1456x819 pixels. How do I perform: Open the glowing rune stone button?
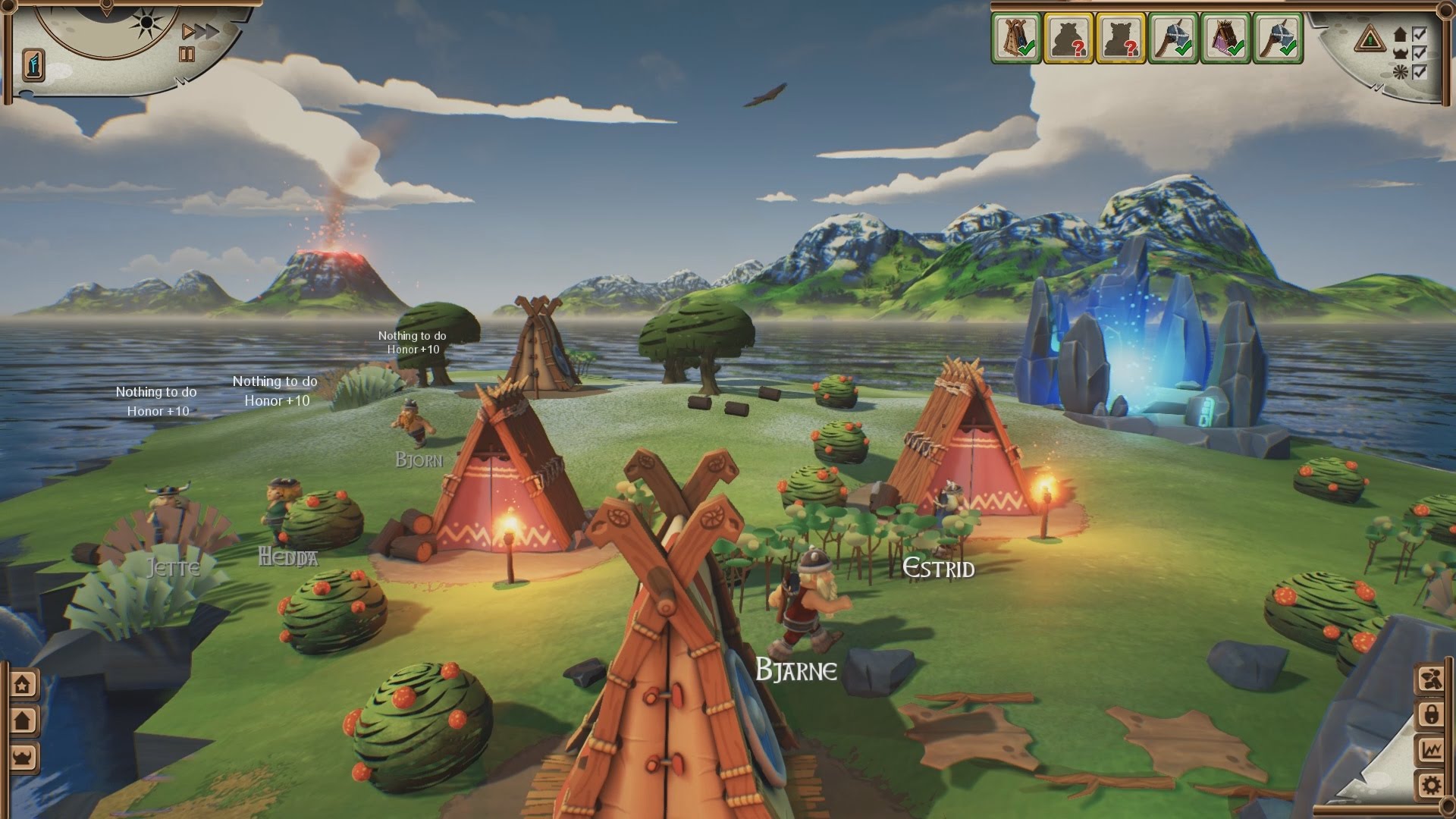click(34, 62)
